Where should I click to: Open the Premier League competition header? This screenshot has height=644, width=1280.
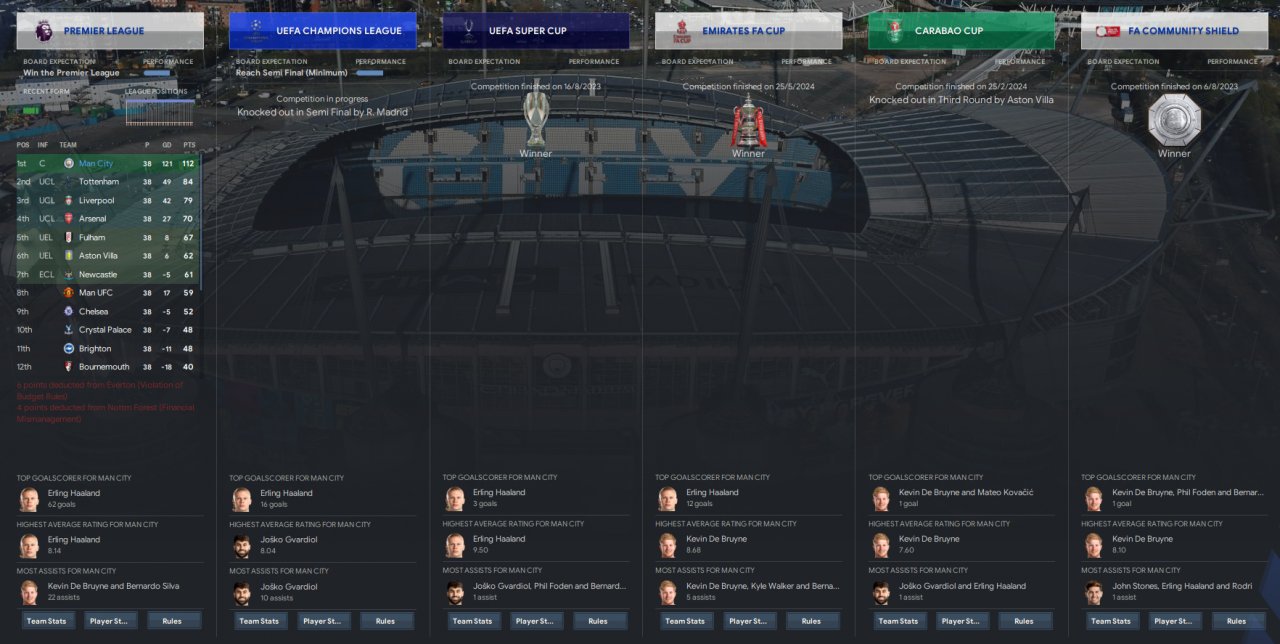(x=110, y=31)
